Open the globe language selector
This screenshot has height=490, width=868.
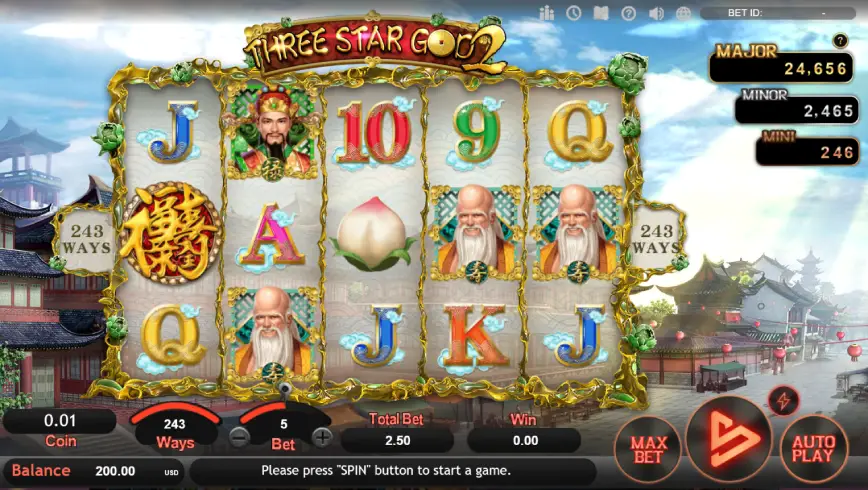pos(683,13)
